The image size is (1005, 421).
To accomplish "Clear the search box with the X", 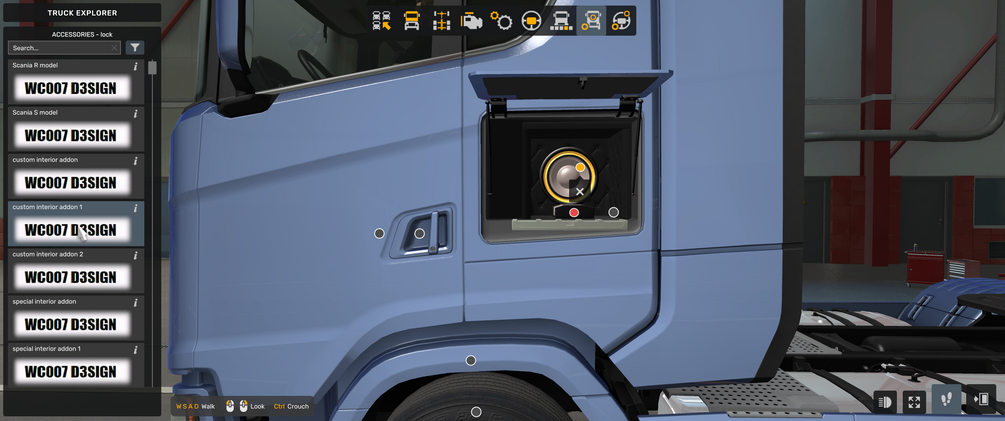I will point(114,48).
